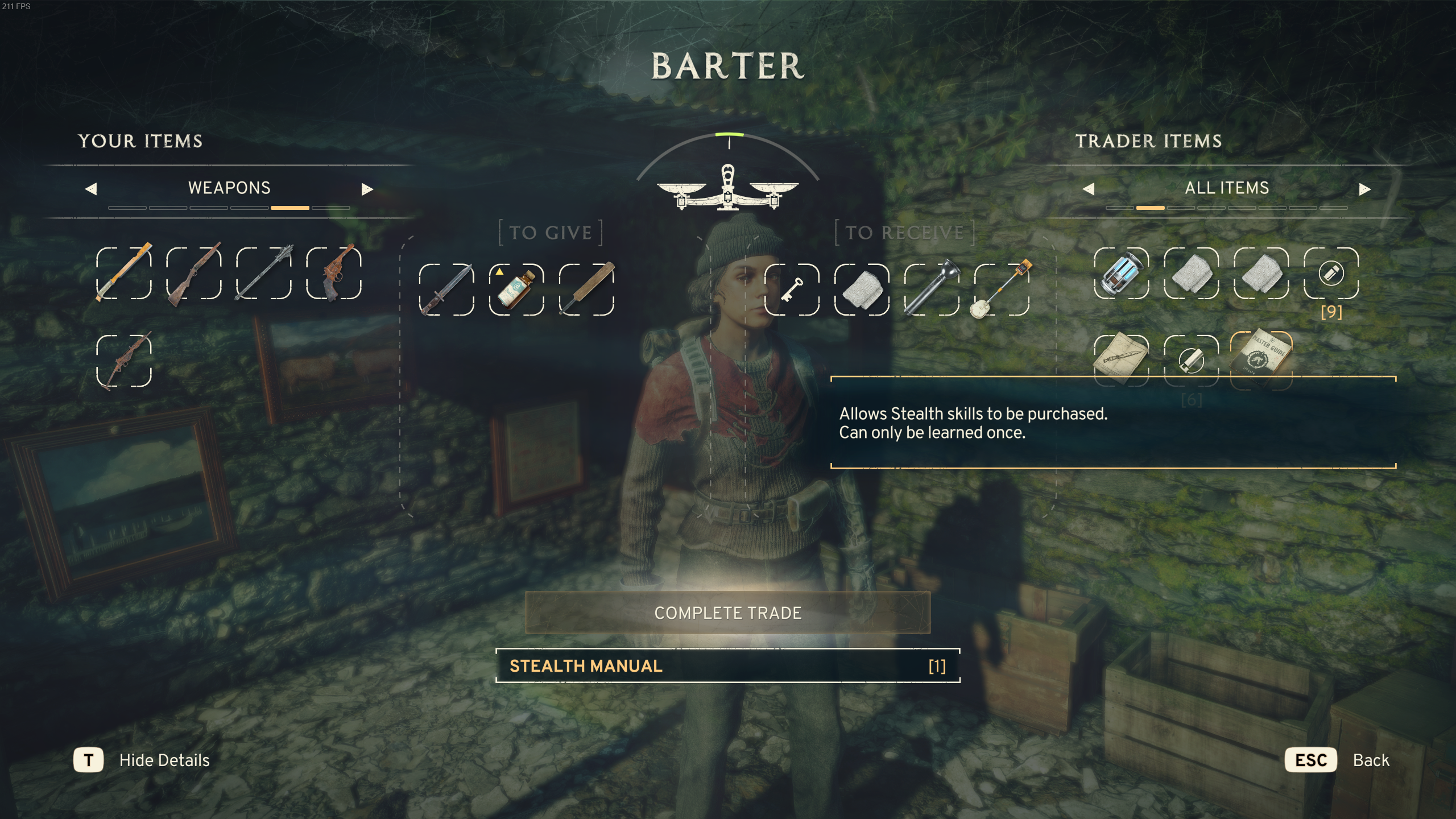Image resolution: width=1456 pixels, height=819 pixels.
Task: Confirm with the Complete Trade button
Action: pos(727,613)
